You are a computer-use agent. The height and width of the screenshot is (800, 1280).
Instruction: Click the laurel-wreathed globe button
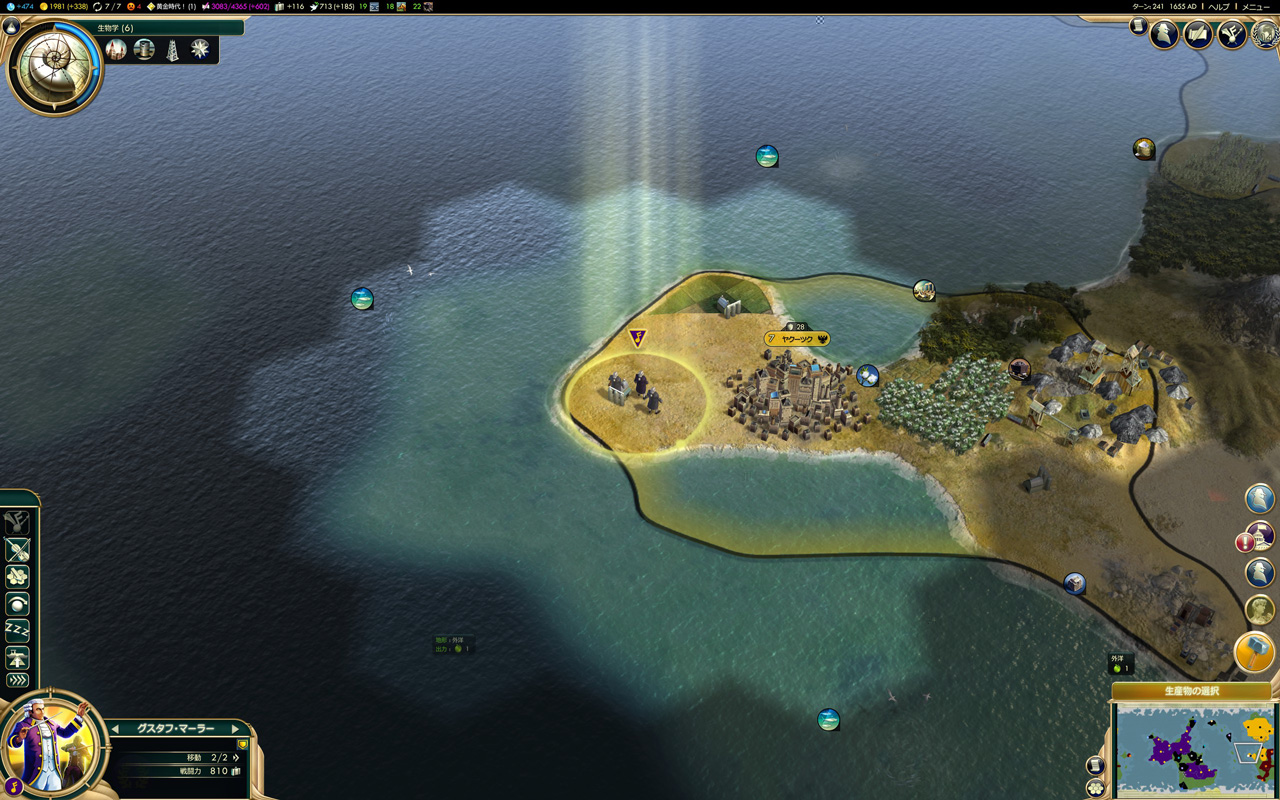(x=1264, y=35)
